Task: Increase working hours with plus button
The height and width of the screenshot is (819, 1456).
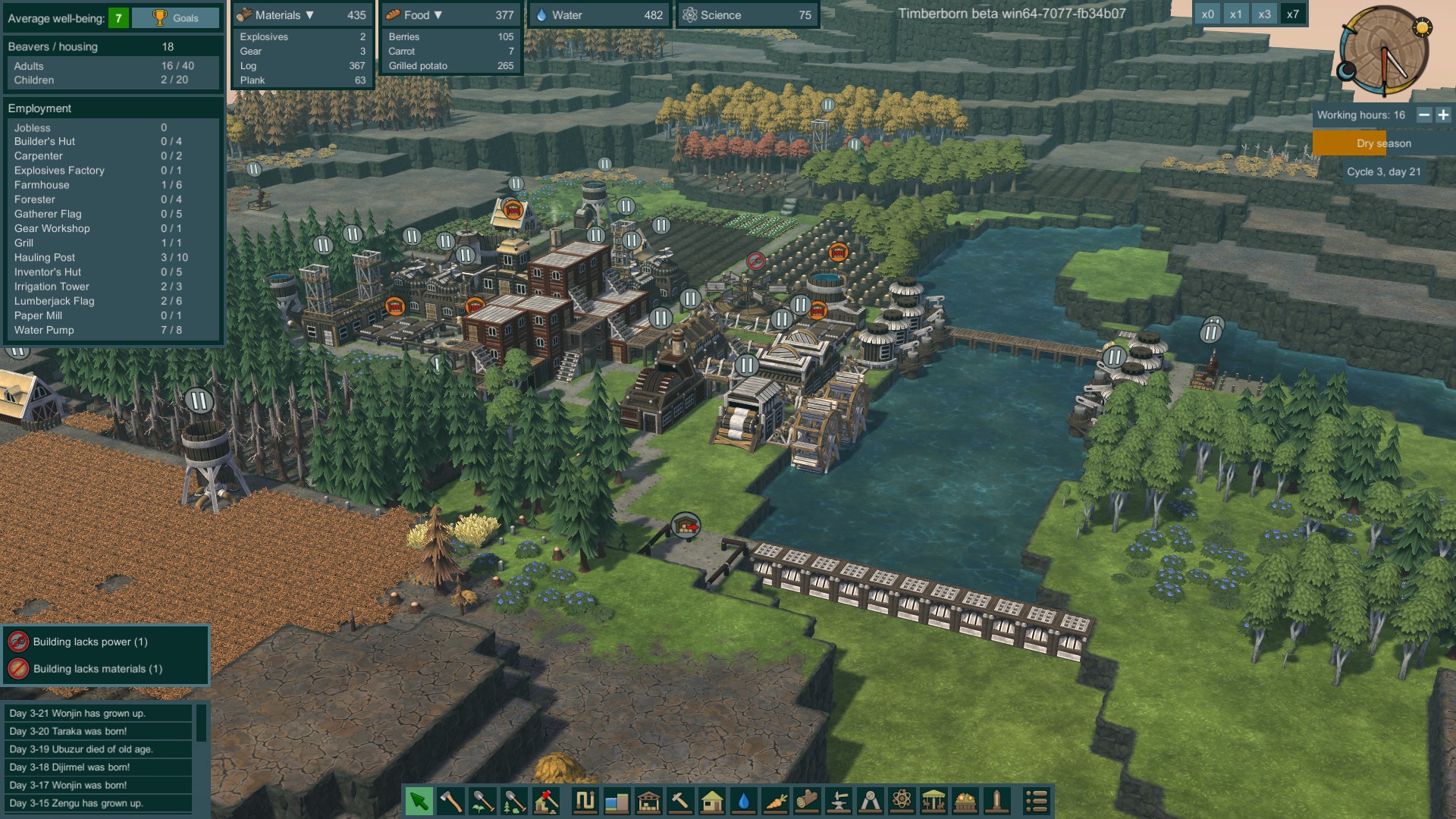Action: pyautogui.click(x=1443, y=115)
